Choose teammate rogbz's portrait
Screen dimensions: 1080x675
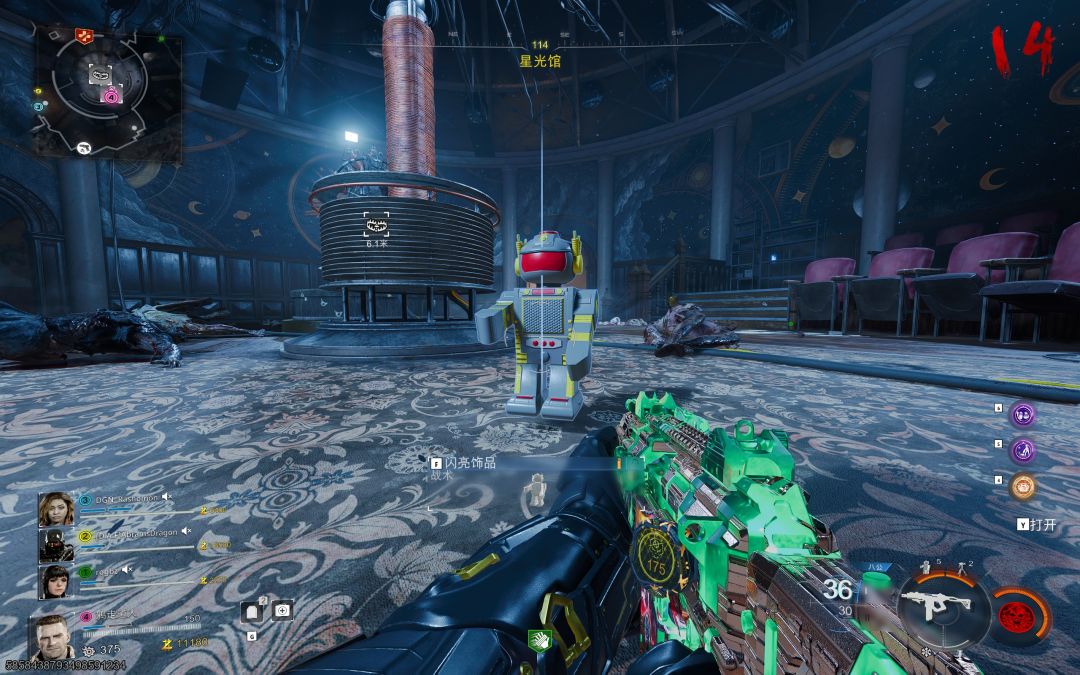pyautogui.click(x=54, y=582)
